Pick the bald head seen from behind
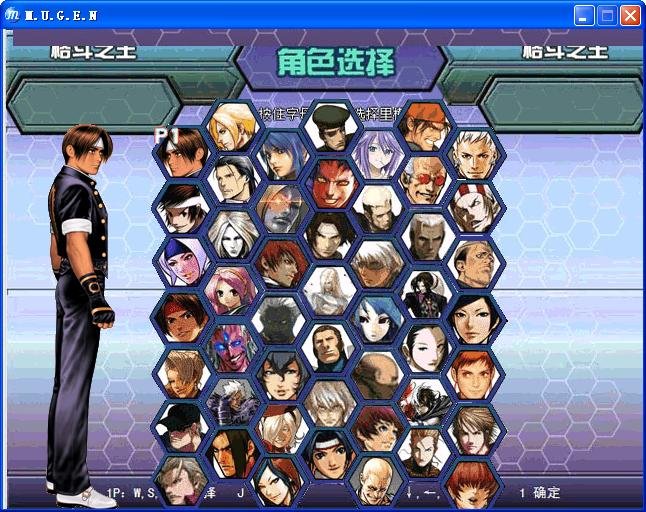 (377, 373)
